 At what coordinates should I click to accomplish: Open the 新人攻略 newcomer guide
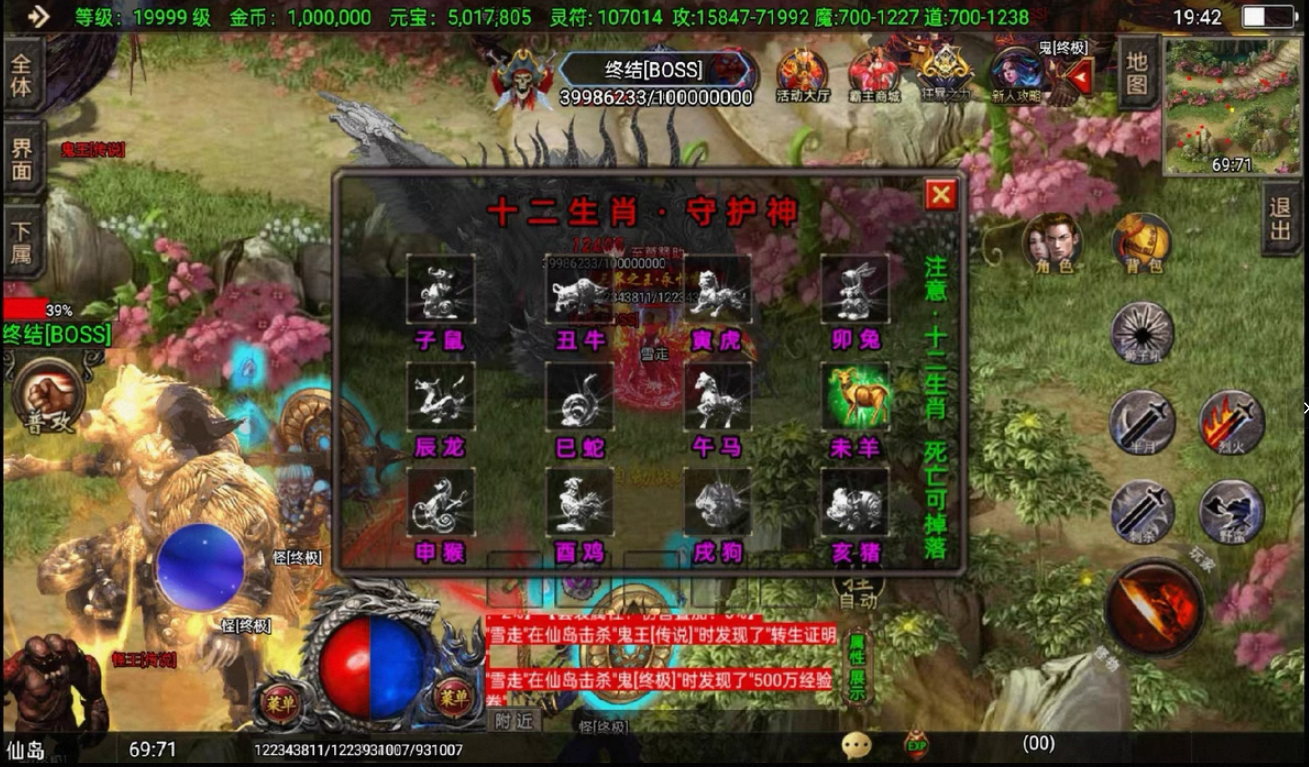click(x=1016, y=76)
